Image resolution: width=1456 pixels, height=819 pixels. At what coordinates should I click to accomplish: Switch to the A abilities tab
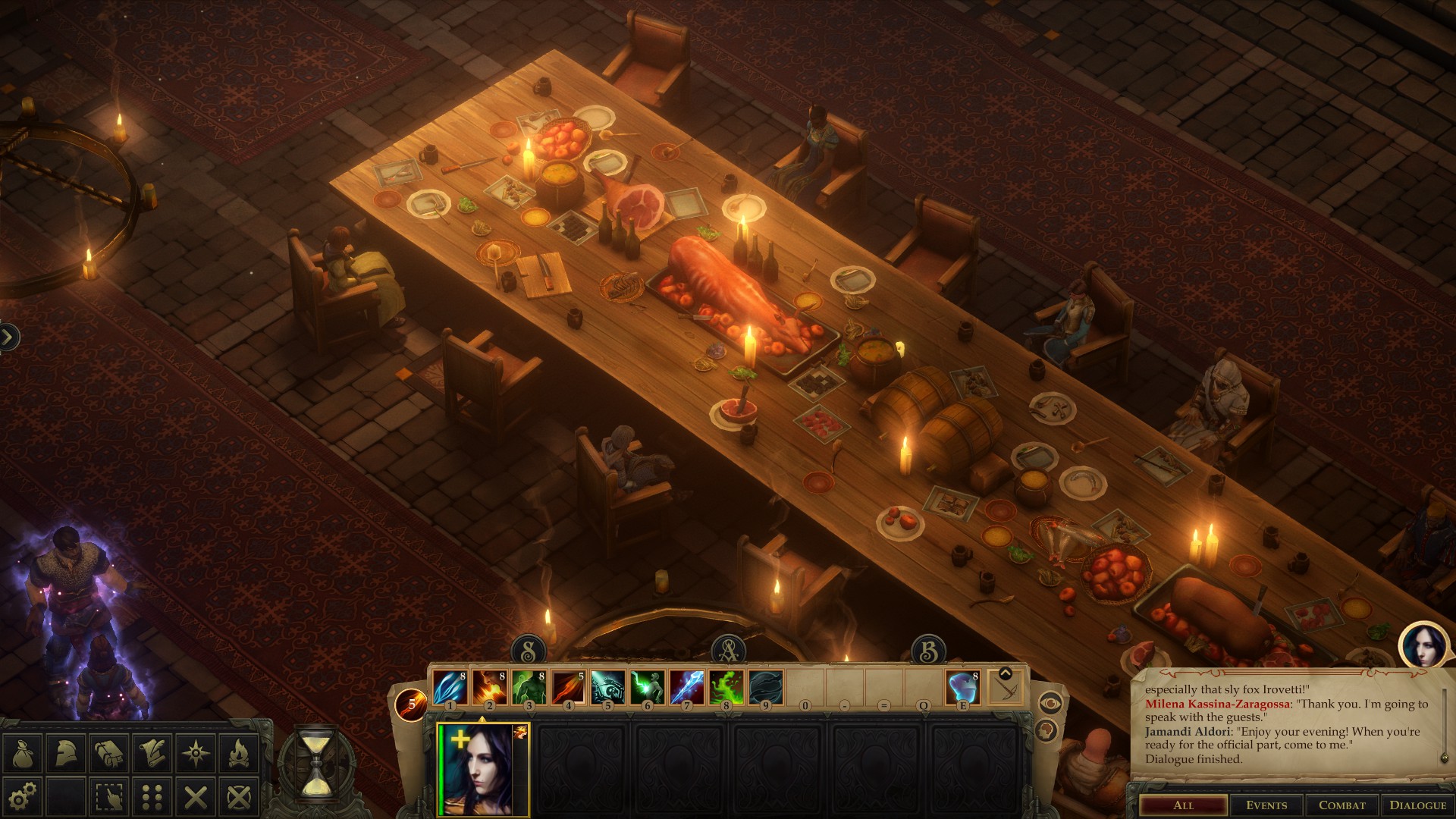pos(728,651)
